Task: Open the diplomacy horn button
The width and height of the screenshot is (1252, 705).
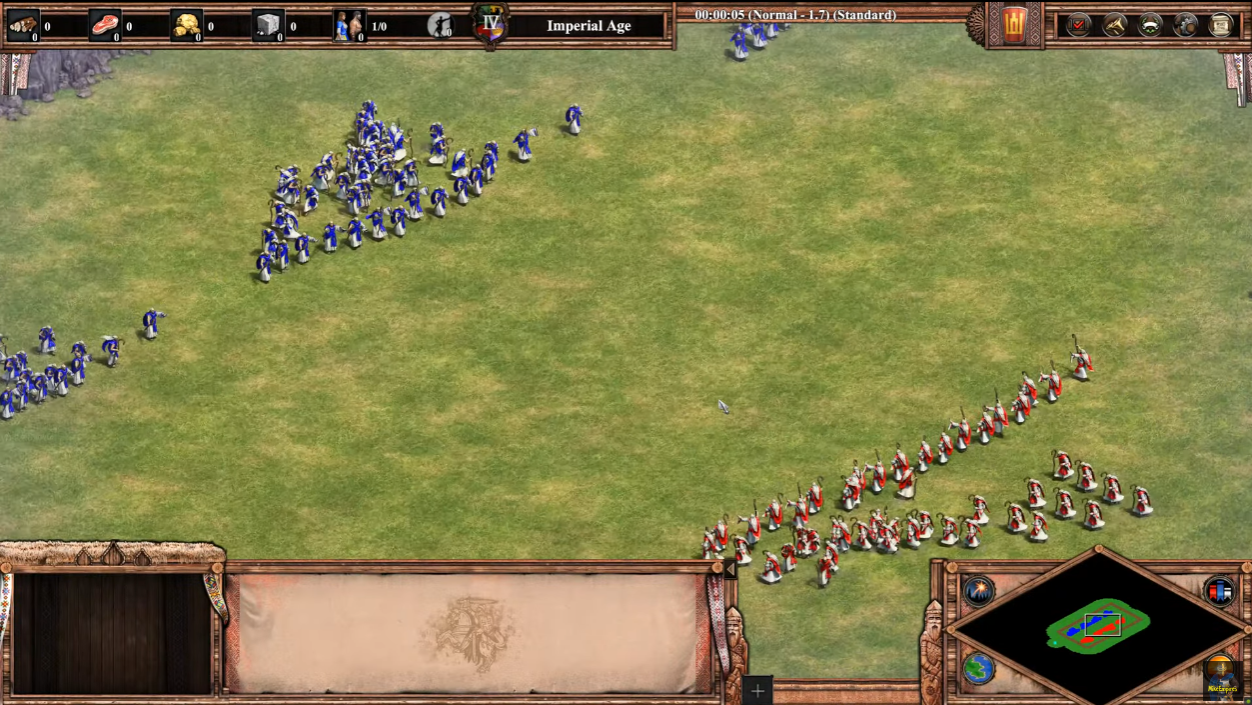Action: (x=1114, y=25)
